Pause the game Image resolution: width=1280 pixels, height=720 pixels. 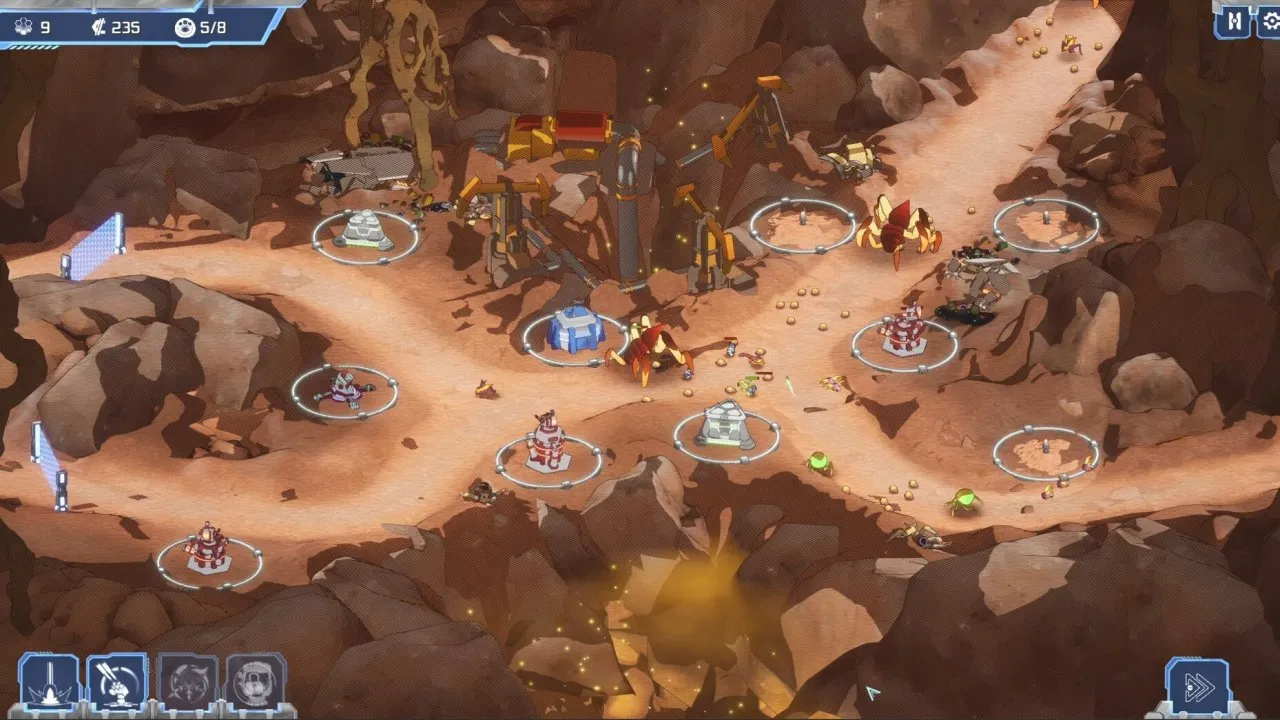1235,21
